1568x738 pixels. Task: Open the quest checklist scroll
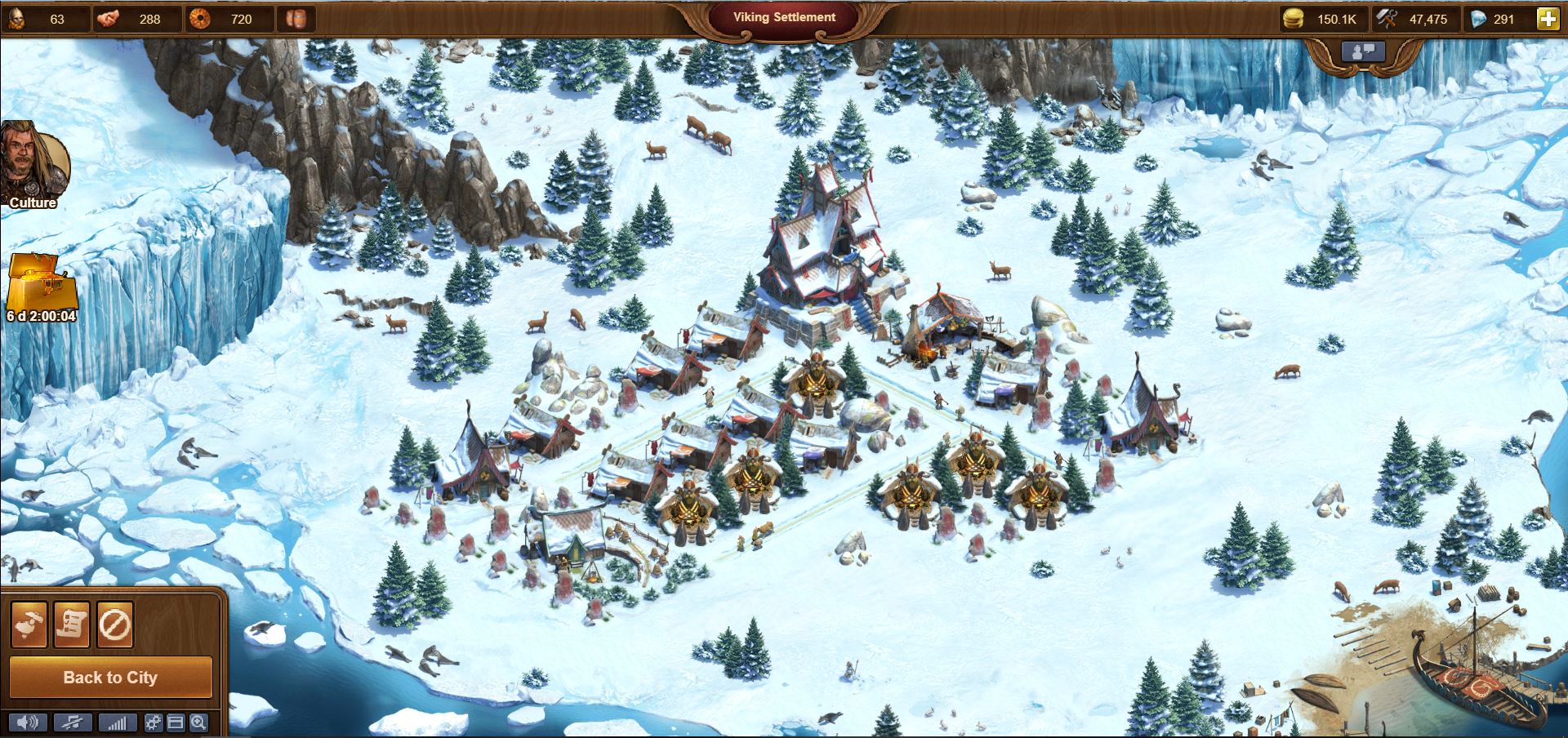point(72,625)
